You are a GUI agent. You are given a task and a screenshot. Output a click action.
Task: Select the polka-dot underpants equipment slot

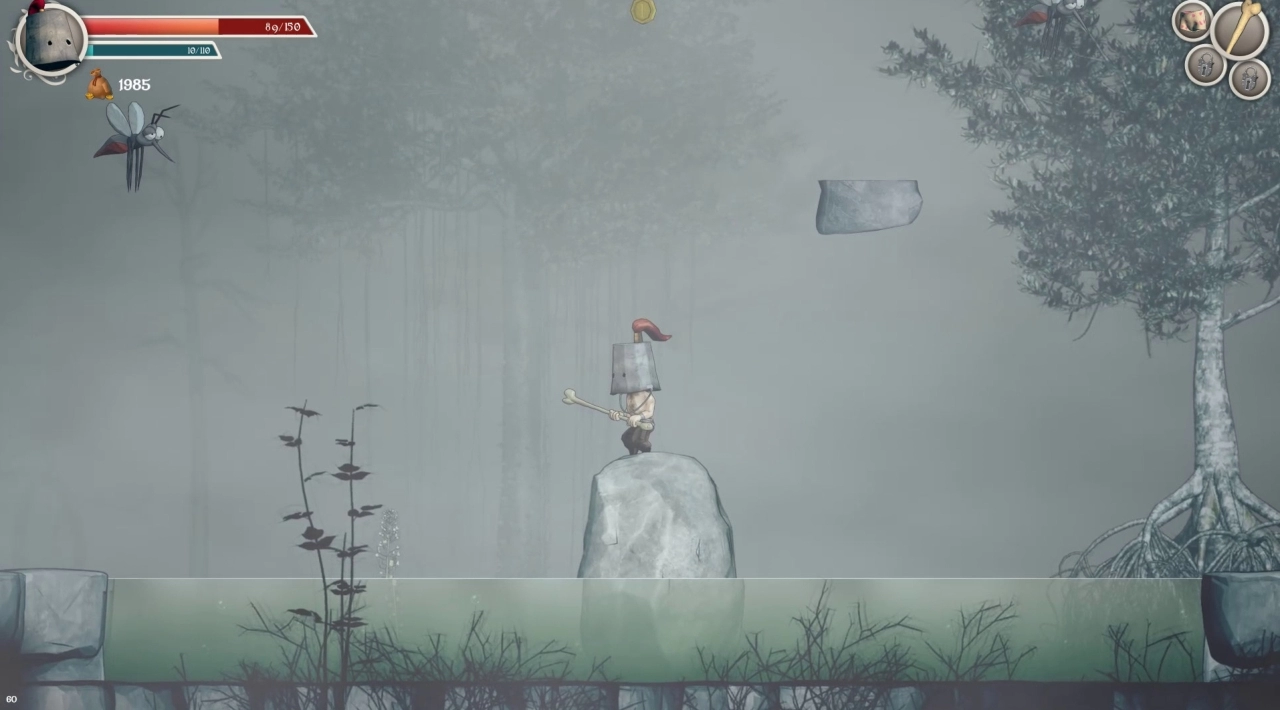(x=1192, y=21)
